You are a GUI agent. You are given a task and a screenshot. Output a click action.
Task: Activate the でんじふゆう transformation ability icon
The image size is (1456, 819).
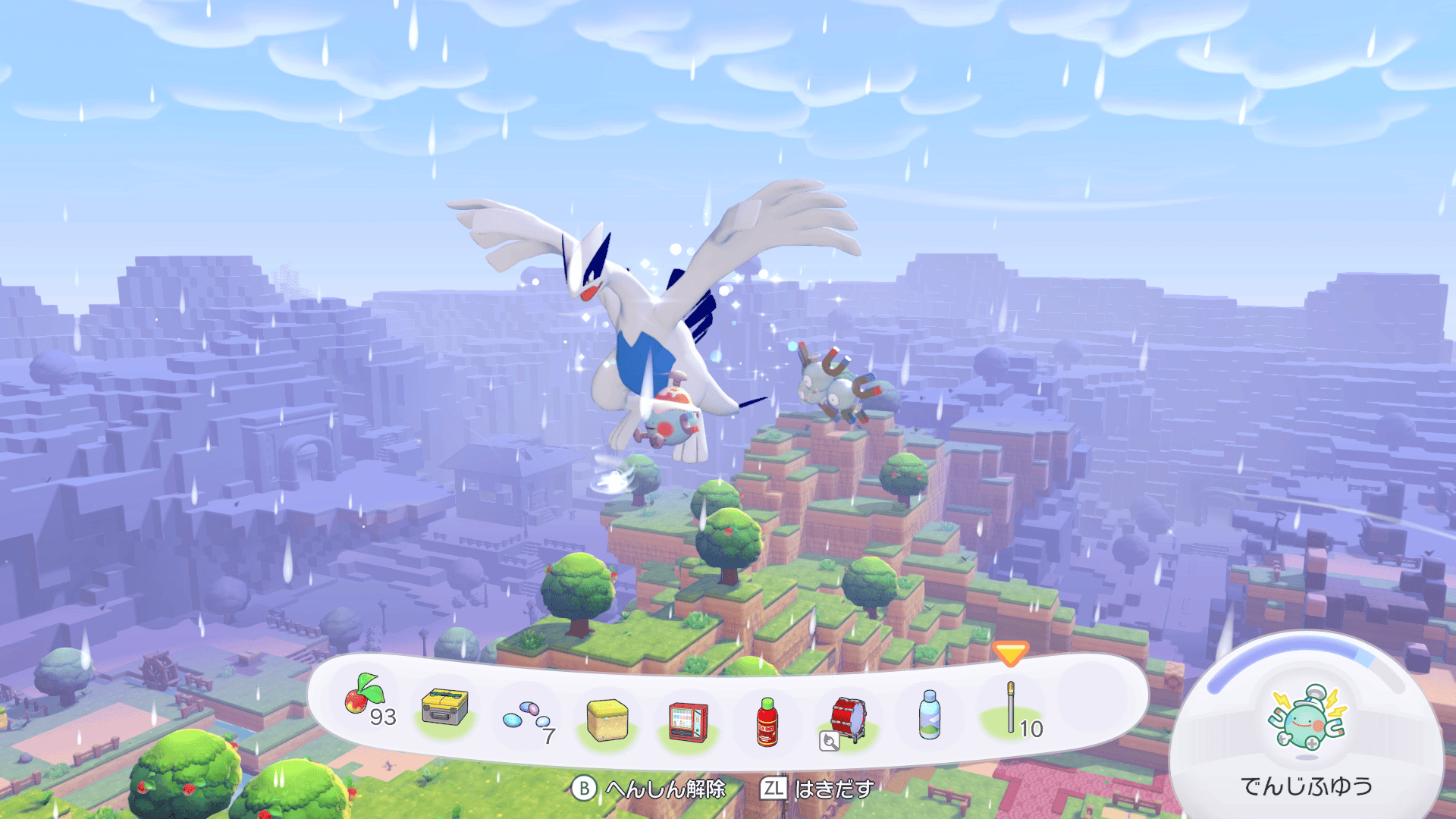(1306, 720)
